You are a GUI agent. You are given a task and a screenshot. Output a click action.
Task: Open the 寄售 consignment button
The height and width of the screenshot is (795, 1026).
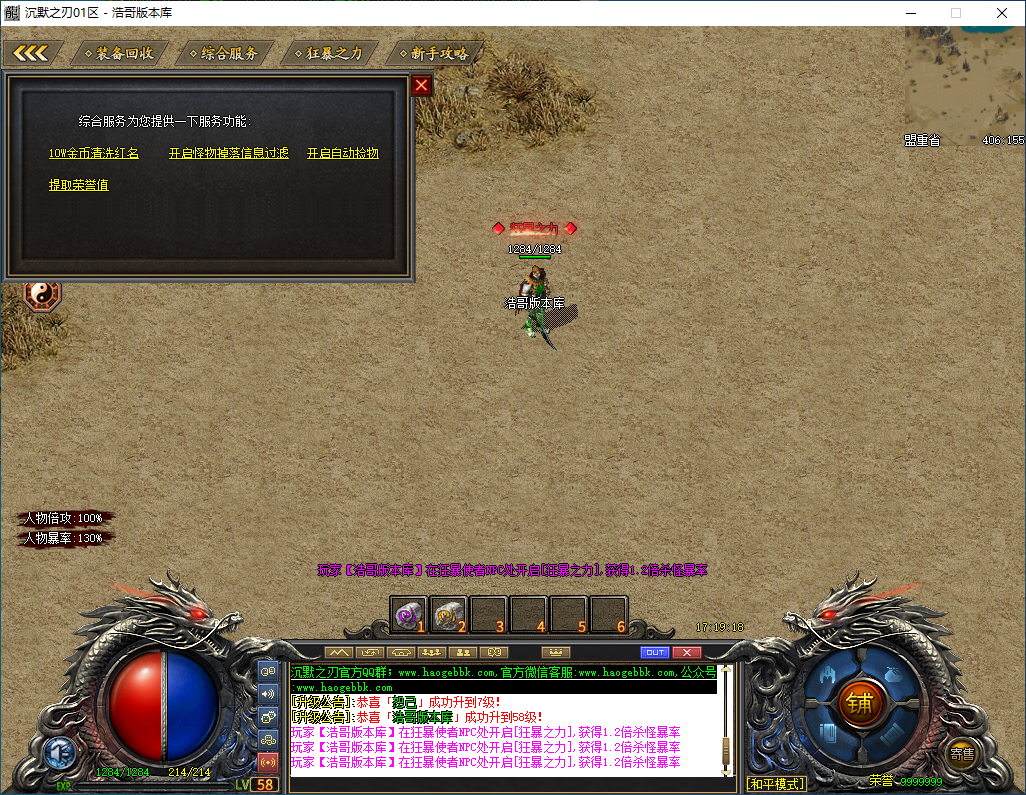coord(962,754)
